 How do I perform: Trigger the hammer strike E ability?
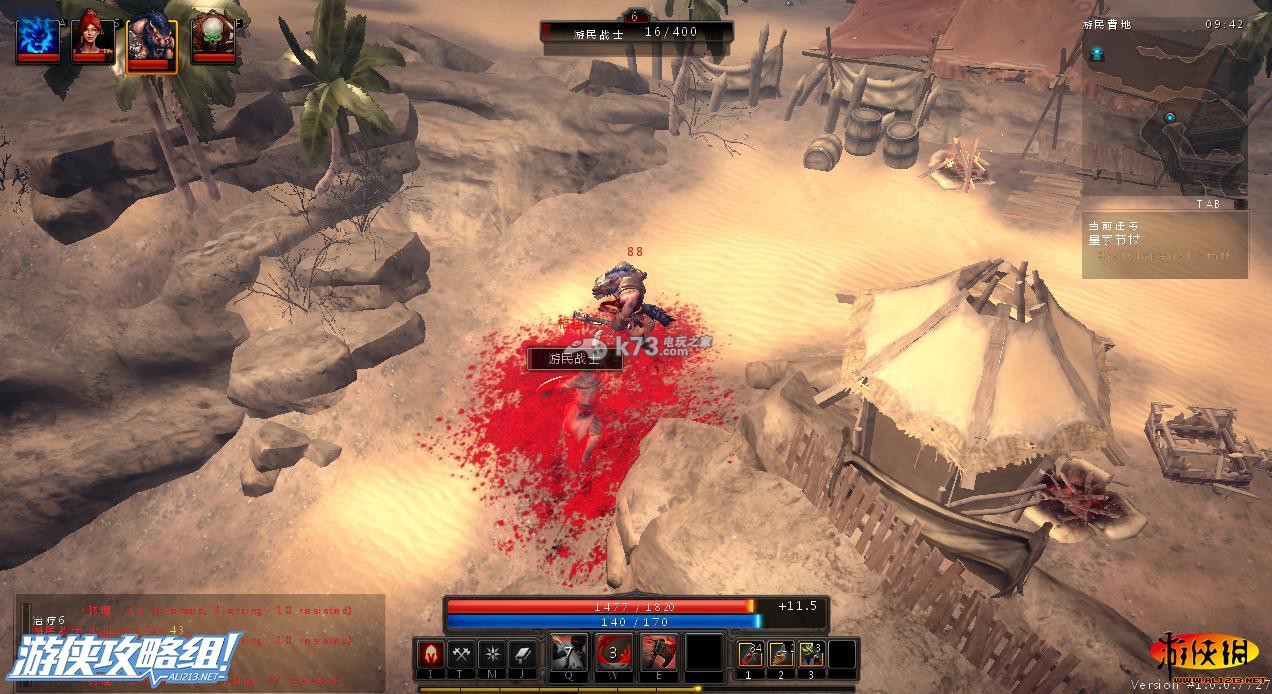click(x=658, y=654)
